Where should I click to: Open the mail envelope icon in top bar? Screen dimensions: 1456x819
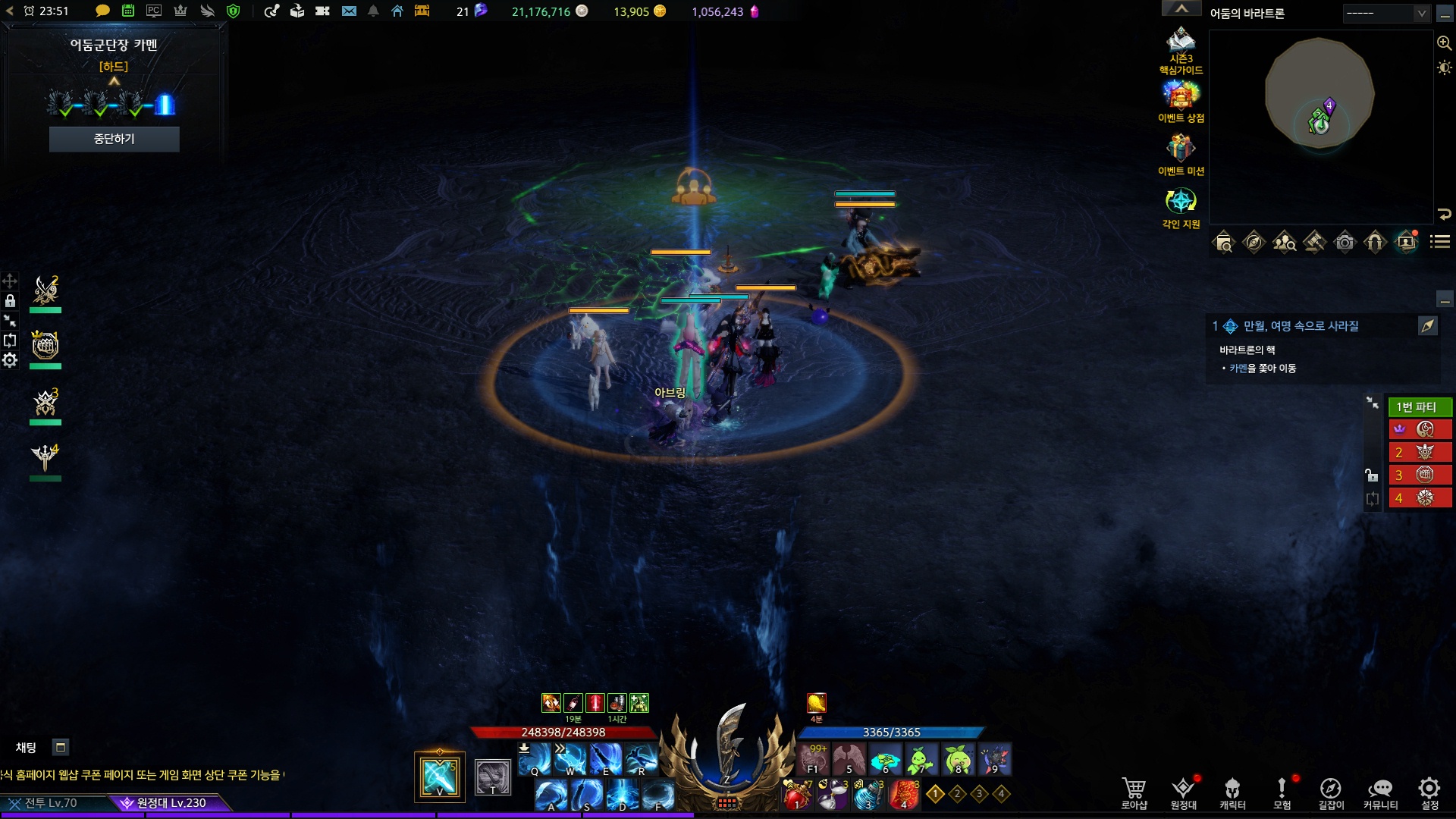click(x=349, y=11)
